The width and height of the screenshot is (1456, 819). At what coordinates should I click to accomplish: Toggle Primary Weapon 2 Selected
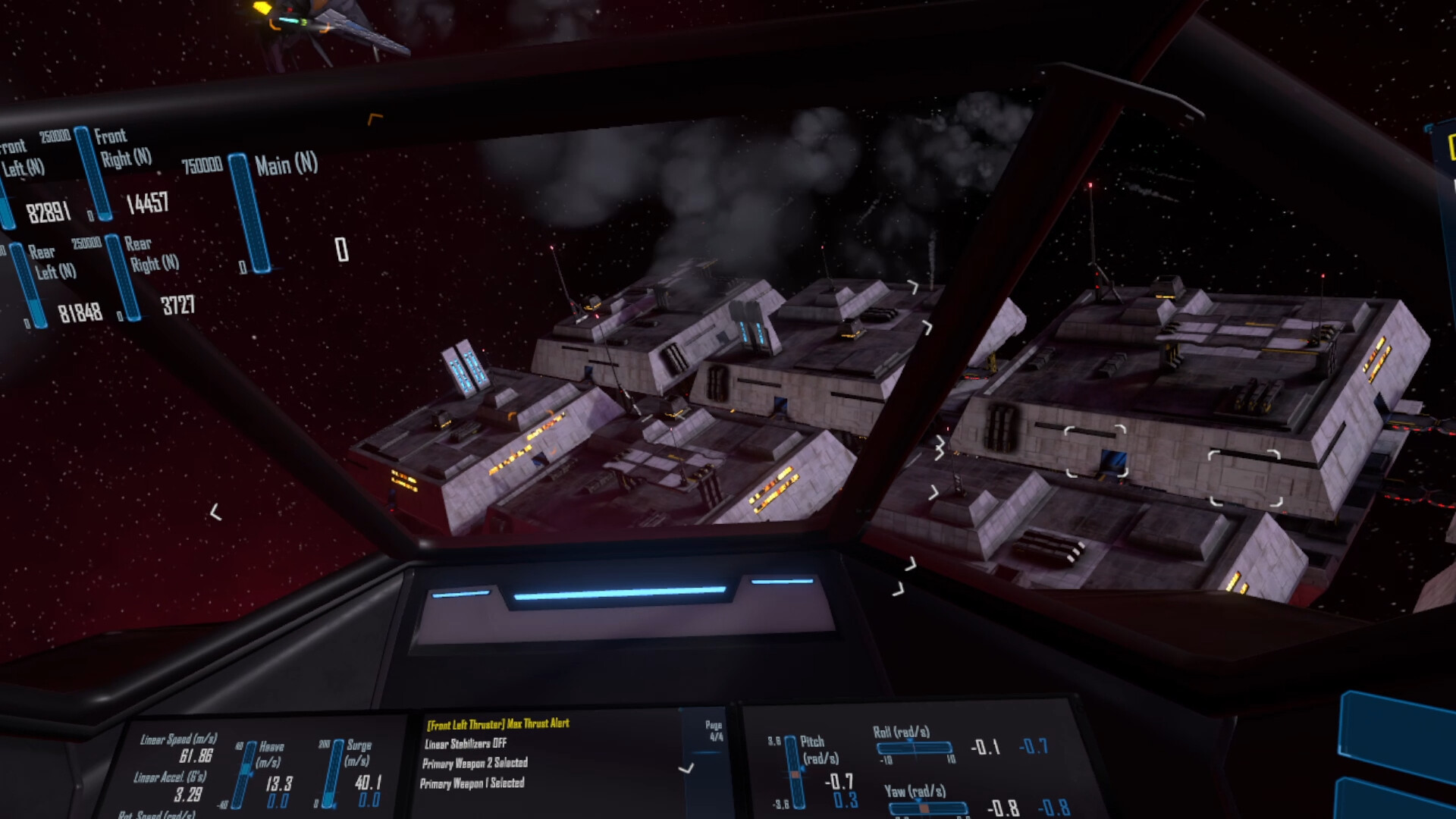coord(476,764)
